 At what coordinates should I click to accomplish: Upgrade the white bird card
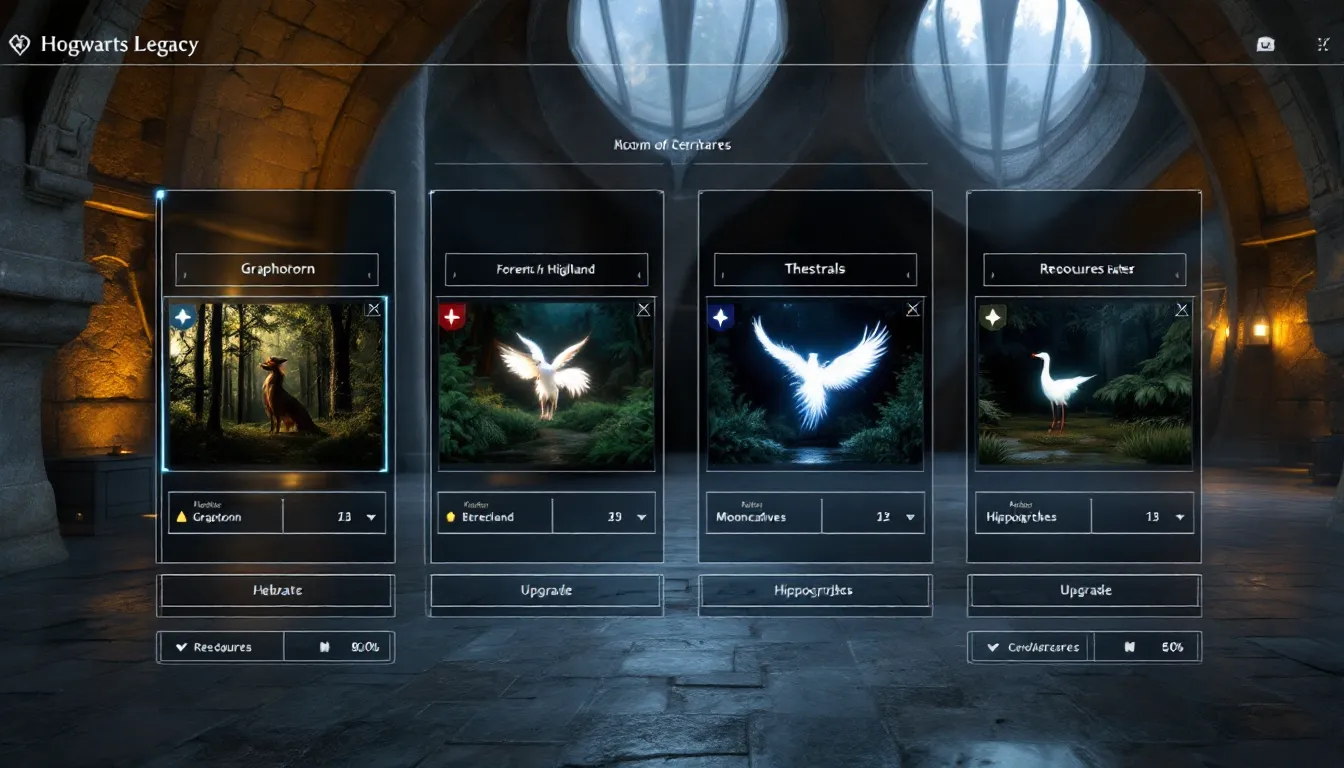tap(1085, 591)
